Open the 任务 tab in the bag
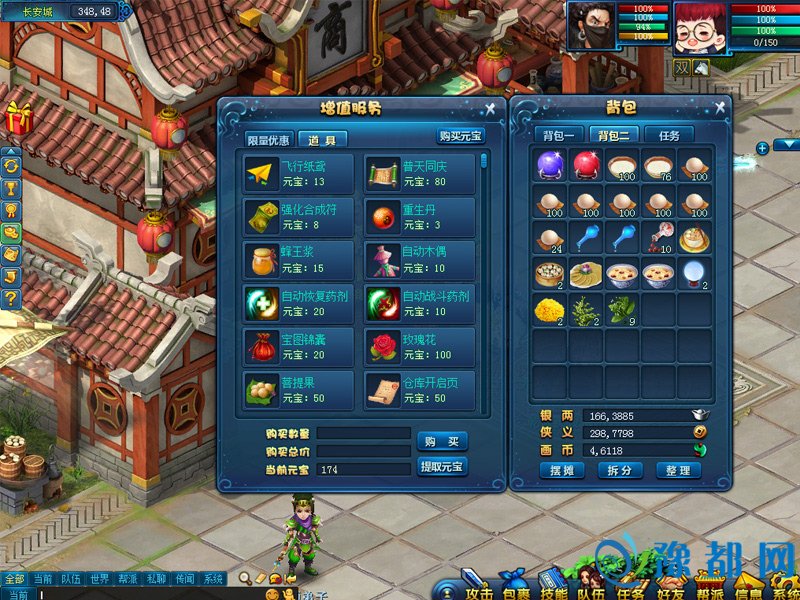Image resolution: width=800 pixels, height=600 pixels. coord(668,135)
